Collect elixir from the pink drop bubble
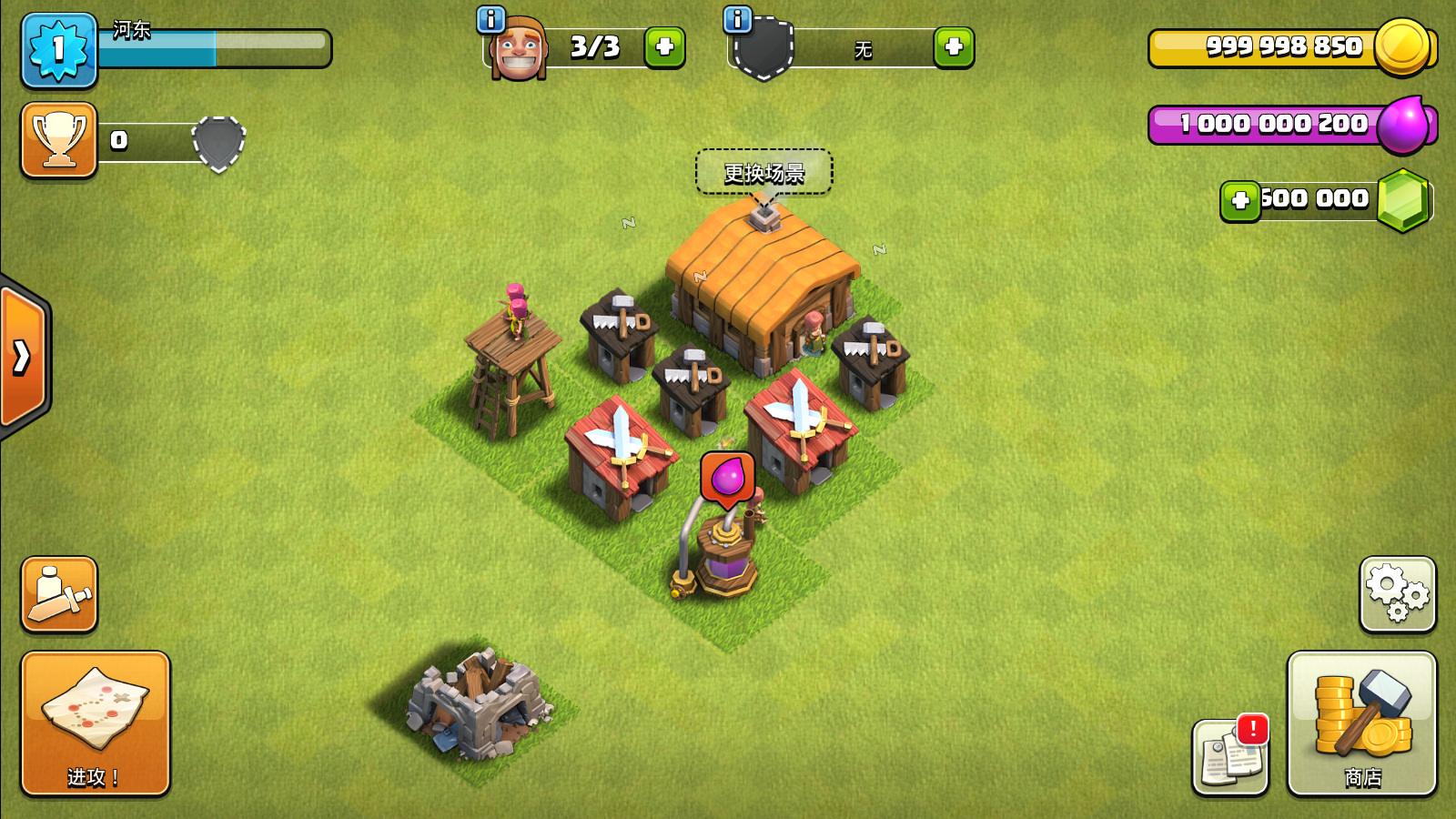The width and height of the screenshot is (1456, 819). pos(727,478)
